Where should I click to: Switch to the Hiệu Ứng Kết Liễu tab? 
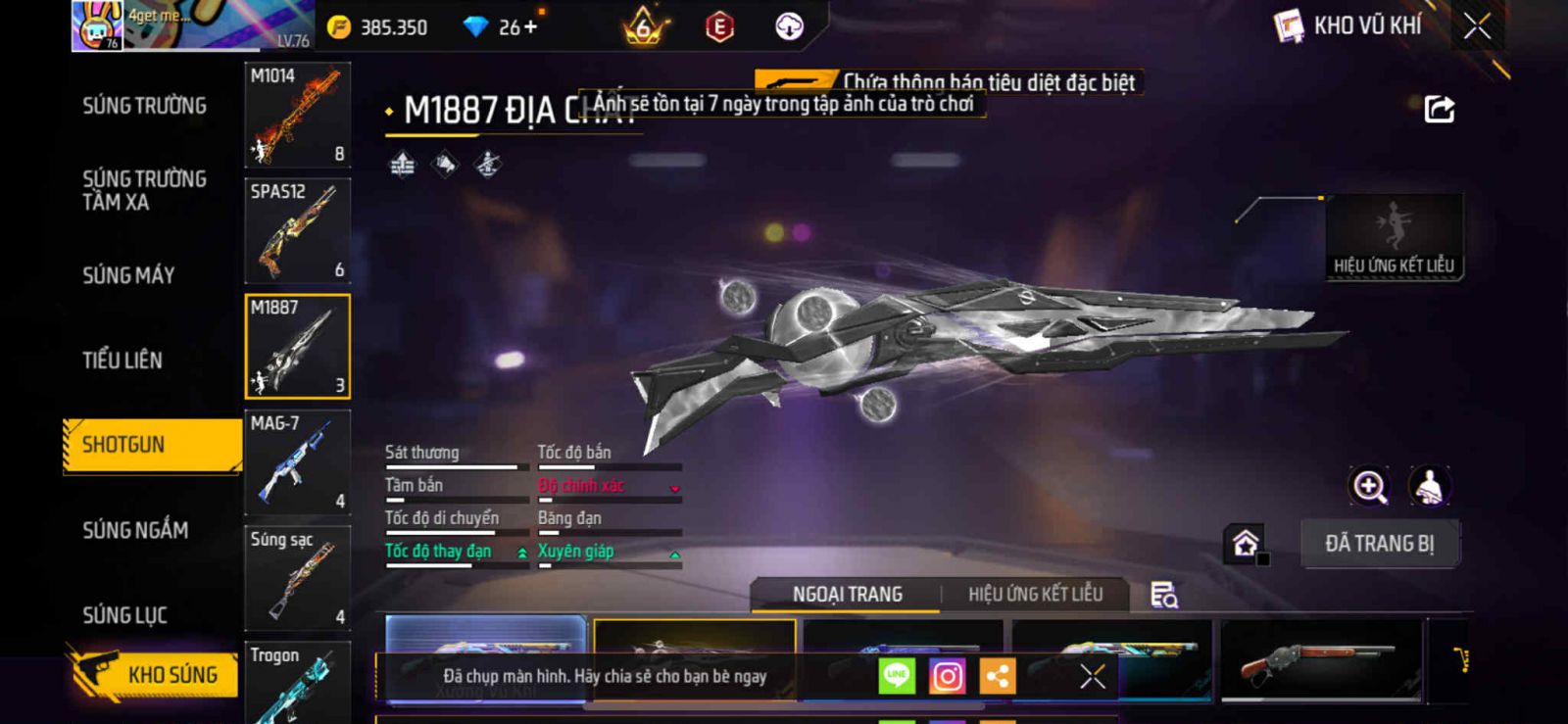(x=1035, y=595)
